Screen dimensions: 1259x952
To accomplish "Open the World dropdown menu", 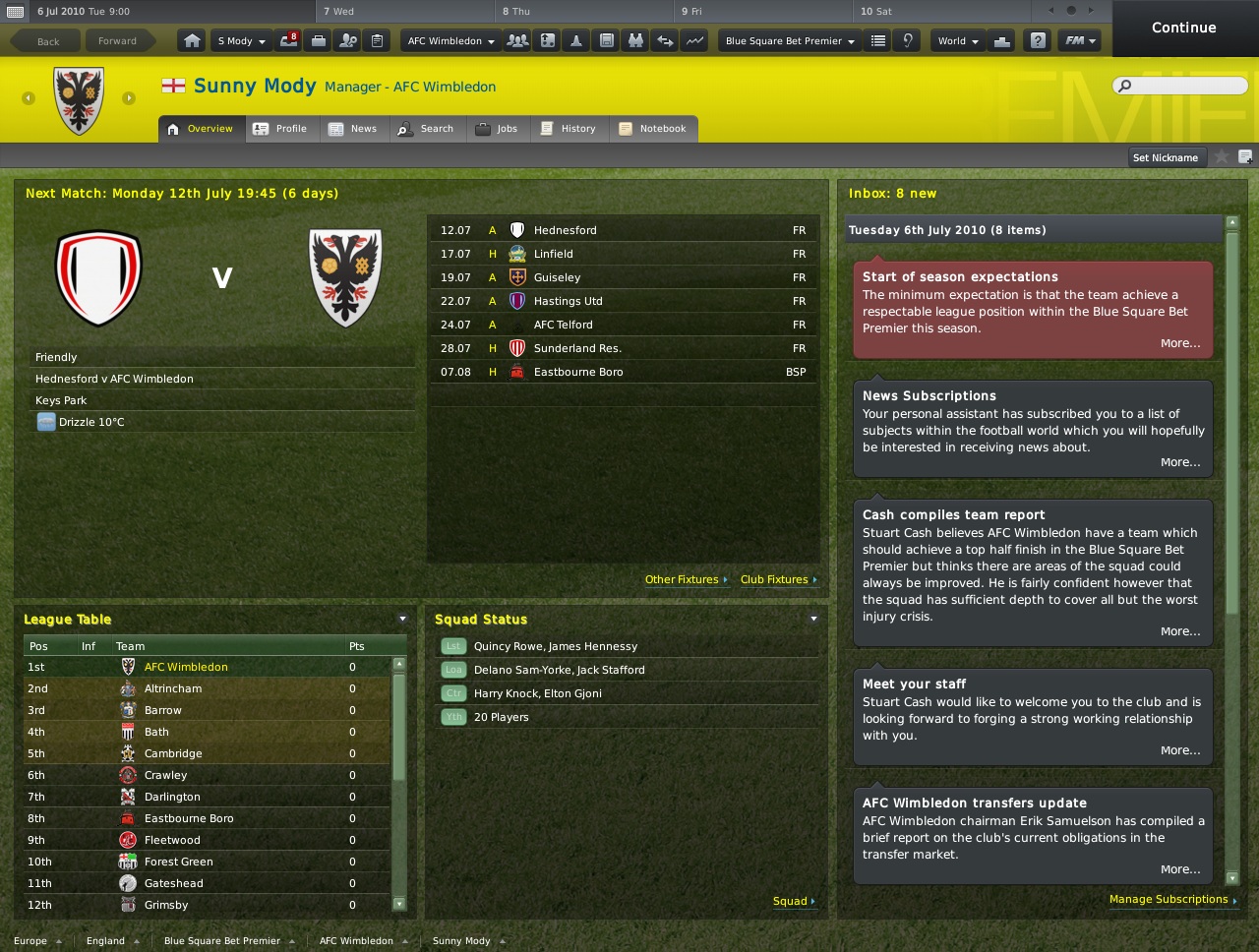I will (956, 39).
